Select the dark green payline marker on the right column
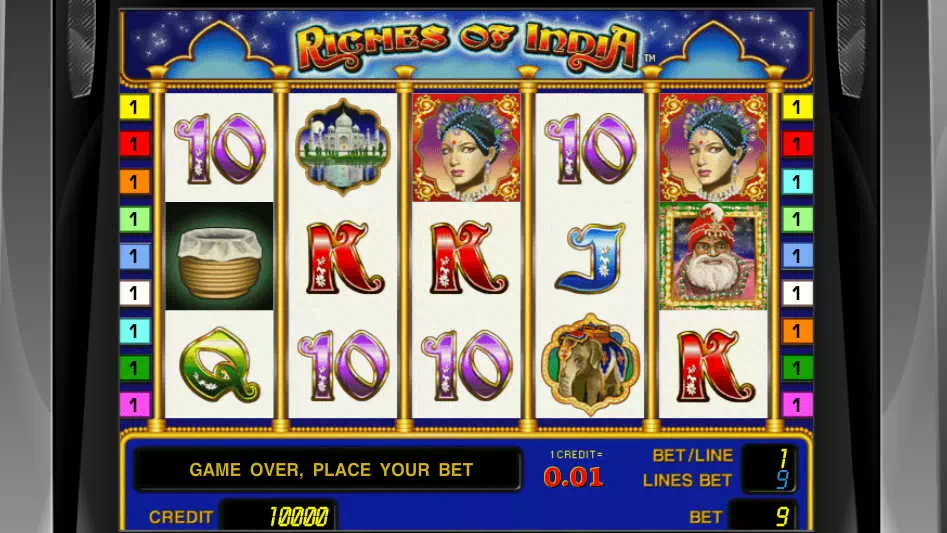Image resolution: width=947 pixels, height=533 pixels. pos(797,368)
